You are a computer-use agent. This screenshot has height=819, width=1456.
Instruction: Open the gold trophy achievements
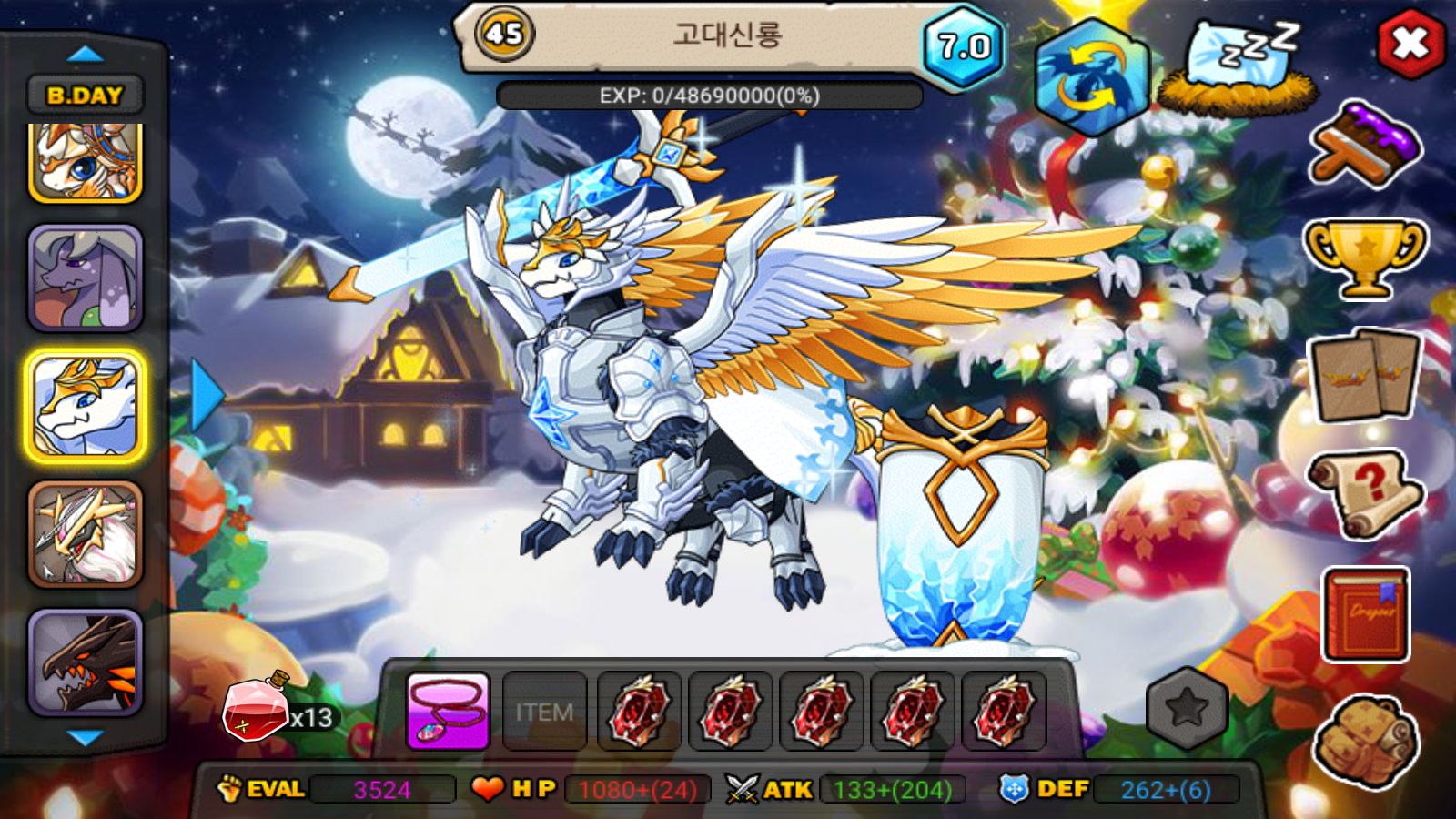pyautogui.click(x=1365, y=256)
